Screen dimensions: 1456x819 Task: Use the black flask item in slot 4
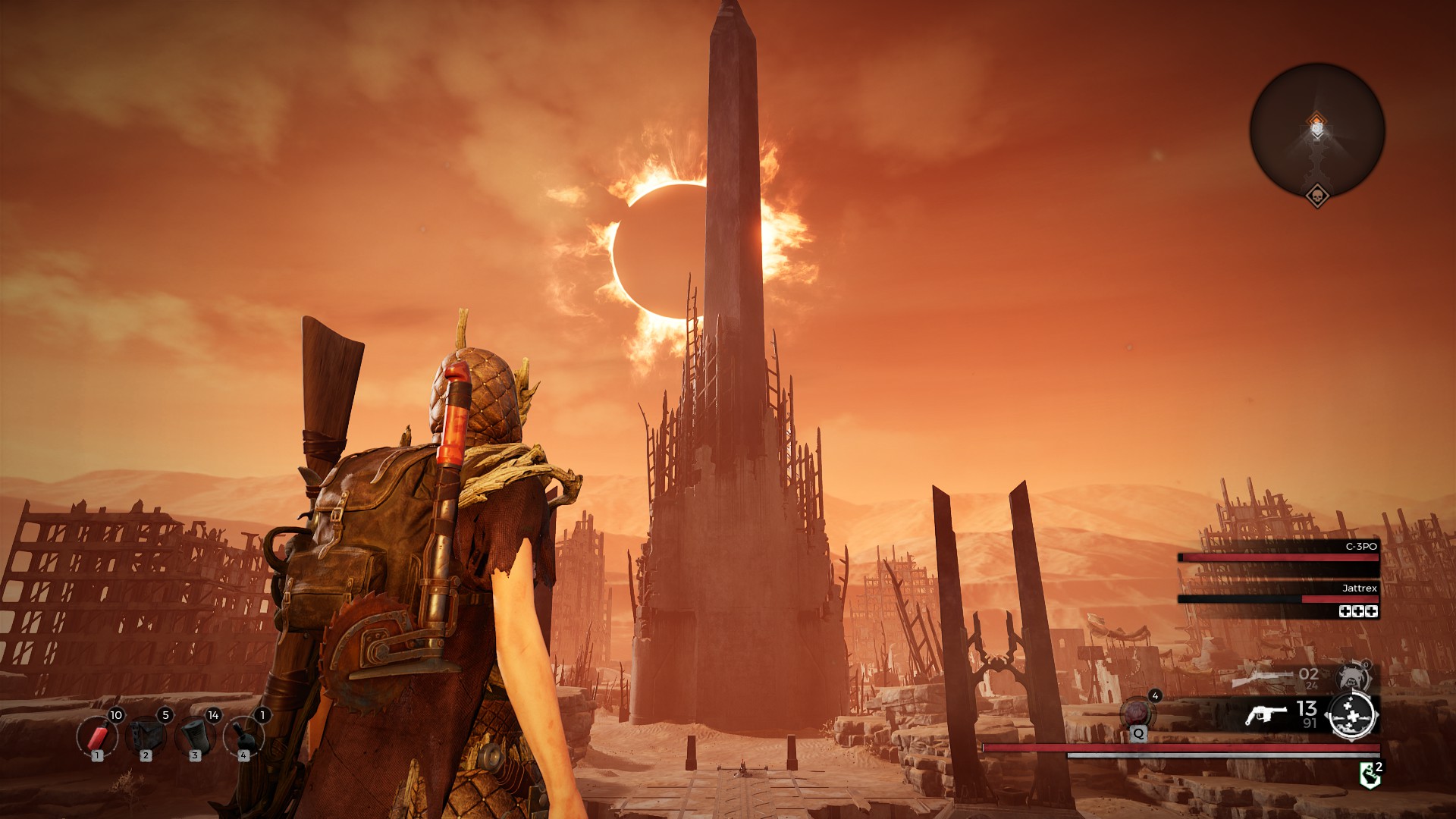[243, 736]
